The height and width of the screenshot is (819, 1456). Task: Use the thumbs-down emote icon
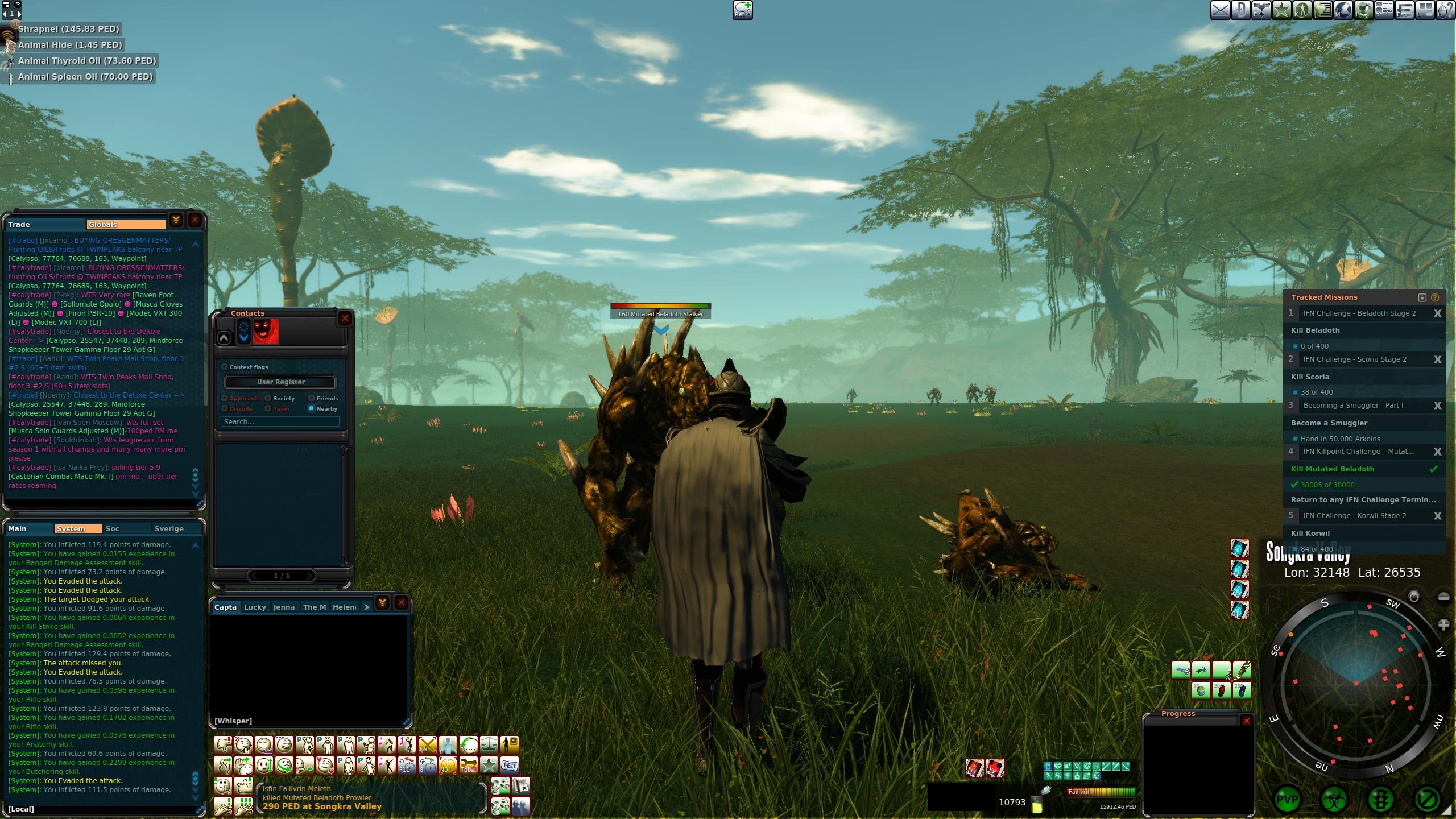[x=222, y=745]
